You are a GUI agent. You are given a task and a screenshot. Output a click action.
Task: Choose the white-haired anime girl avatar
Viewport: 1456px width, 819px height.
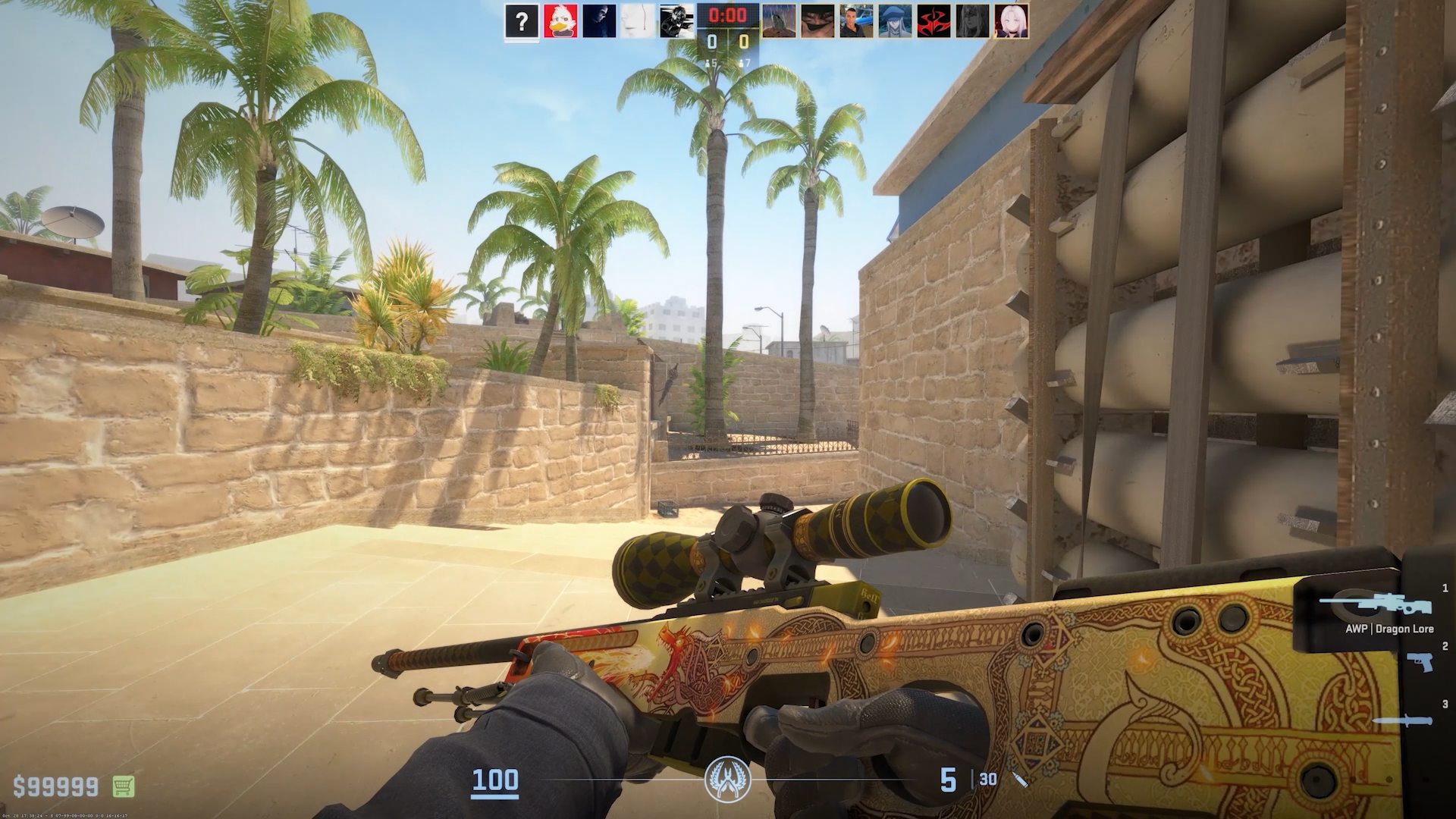[1011, 21]
